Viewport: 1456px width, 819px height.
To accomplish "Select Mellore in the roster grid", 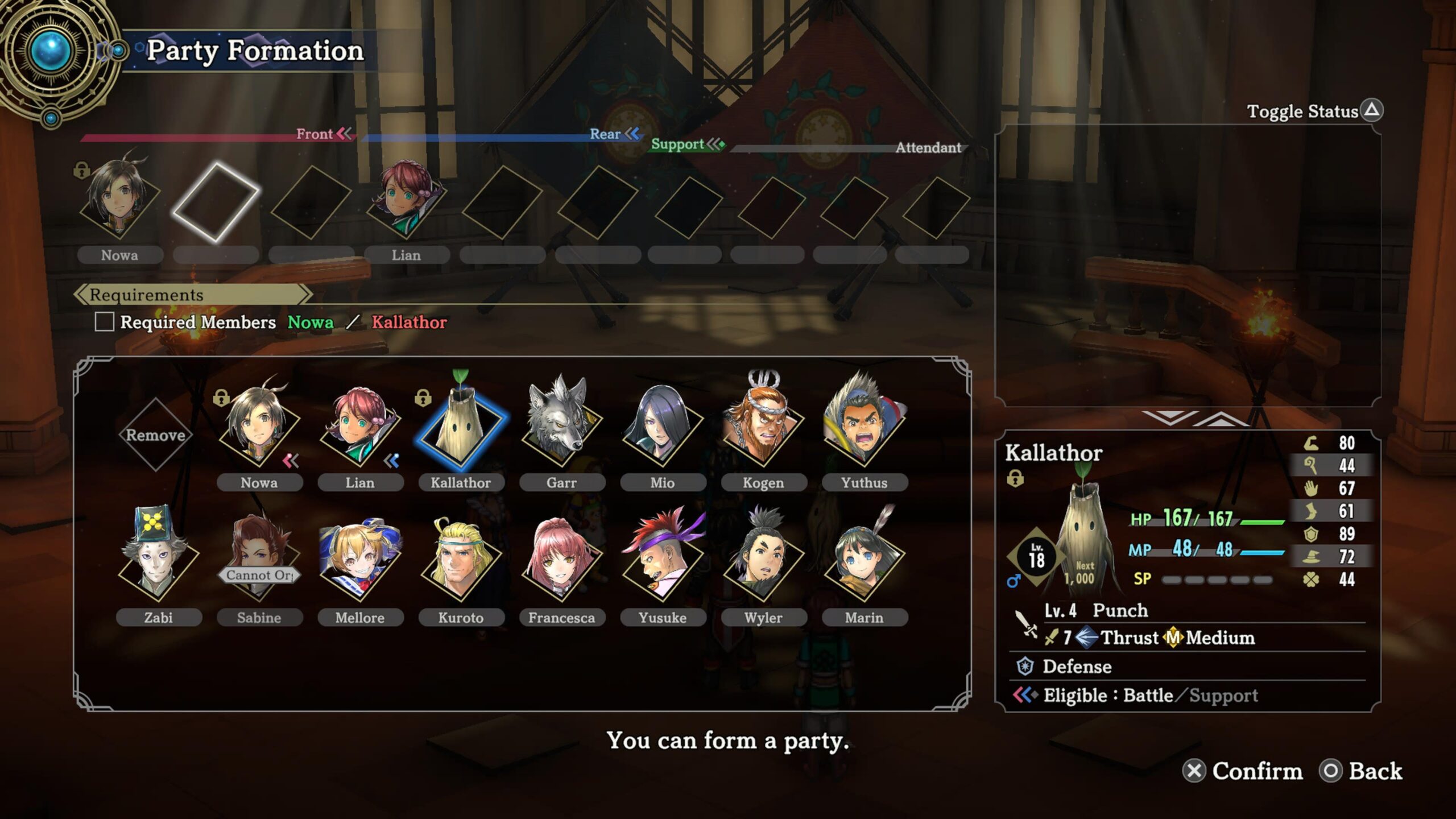I will click(x=360, y=560).
